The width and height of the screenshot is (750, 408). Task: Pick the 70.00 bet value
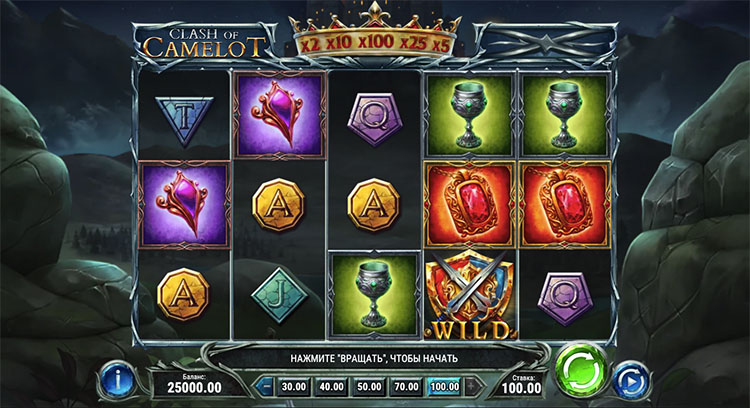tap(405, 385)
